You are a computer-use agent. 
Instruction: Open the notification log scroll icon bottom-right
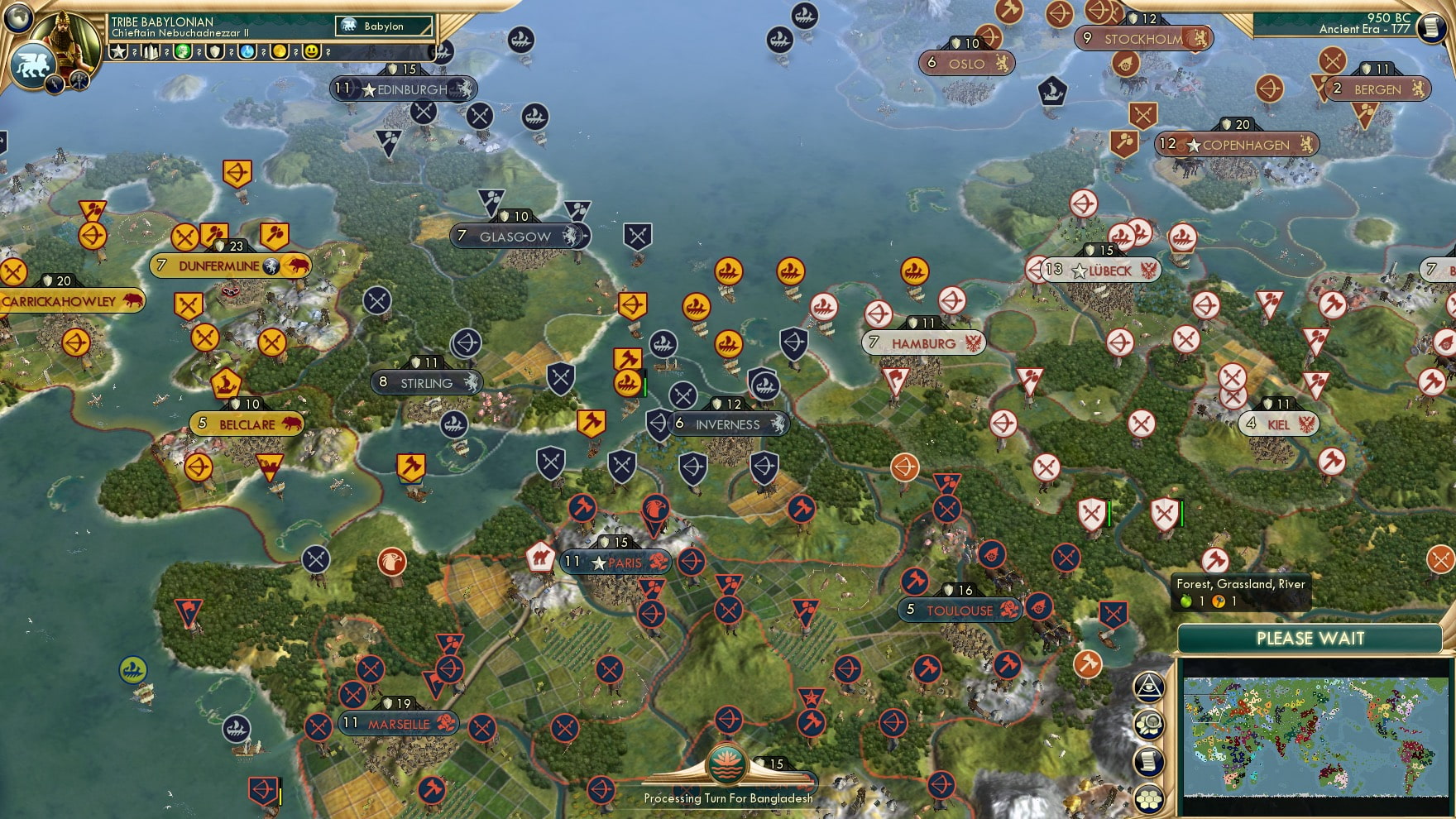point(1149,760)
